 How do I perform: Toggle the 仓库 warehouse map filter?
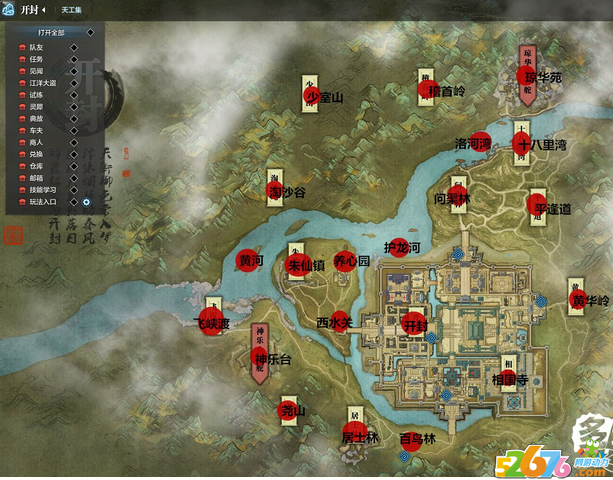coord(73,166)
